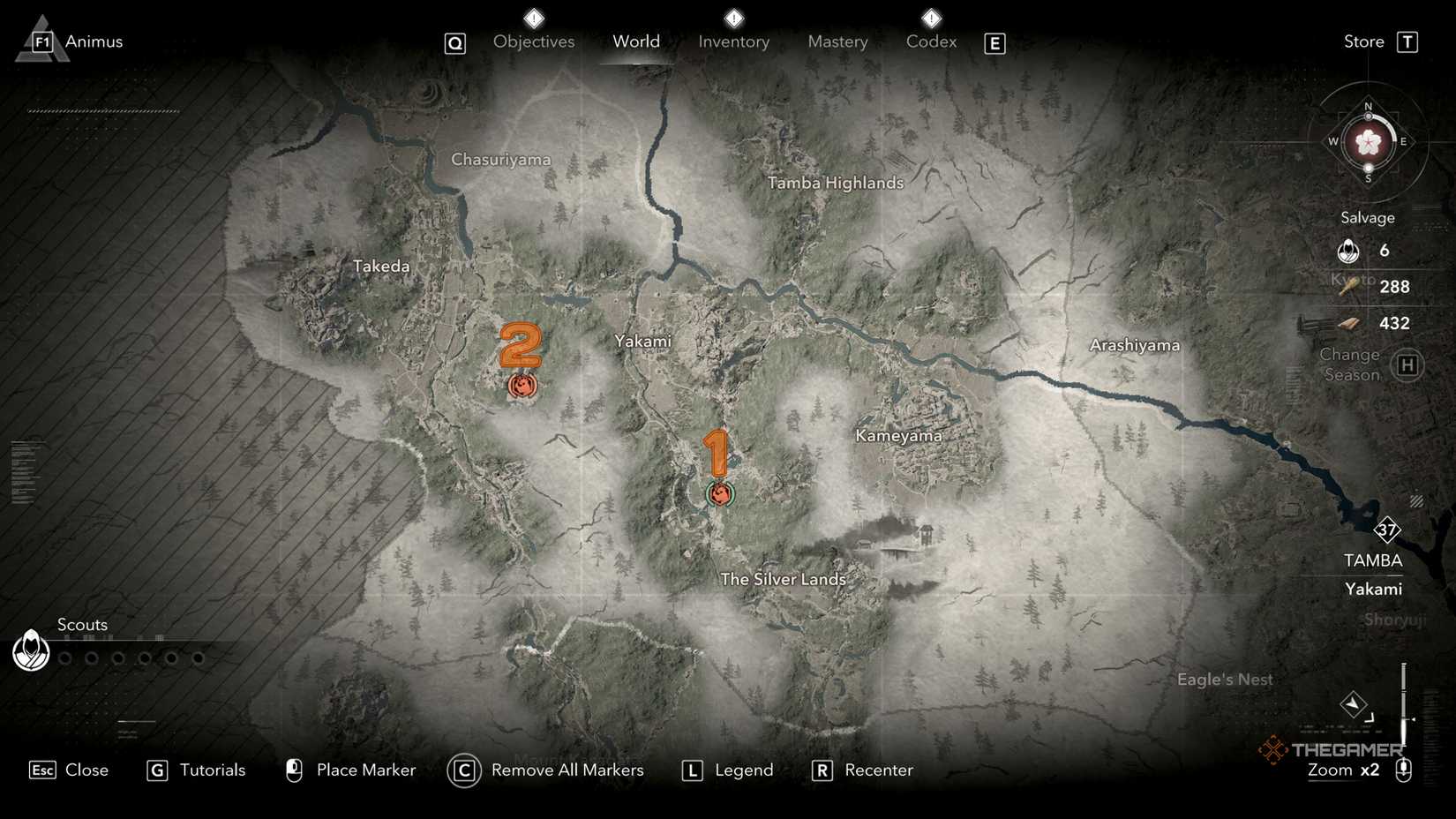Click the Recenter keybind icon

pyautogui.click(x=822, y=770)
